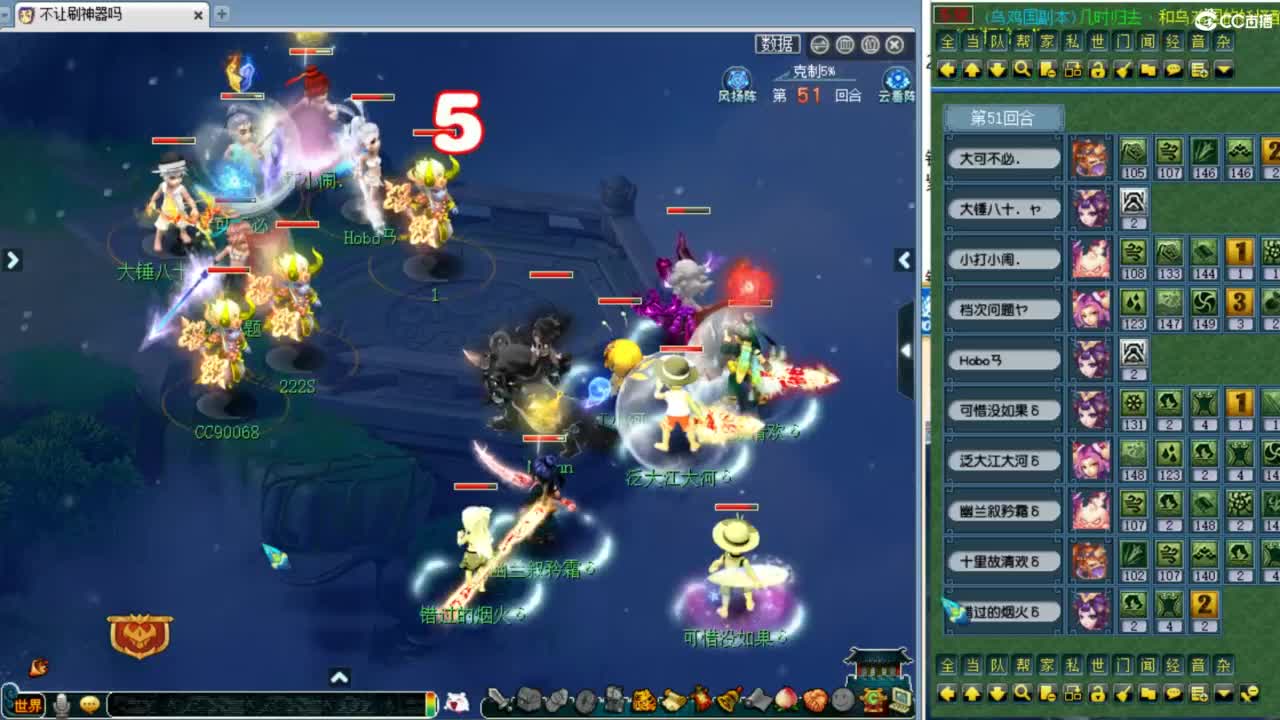The image size is (1280, 720).
Task: Click the rainbow color bar near the chat input
Action: (429, 705)
